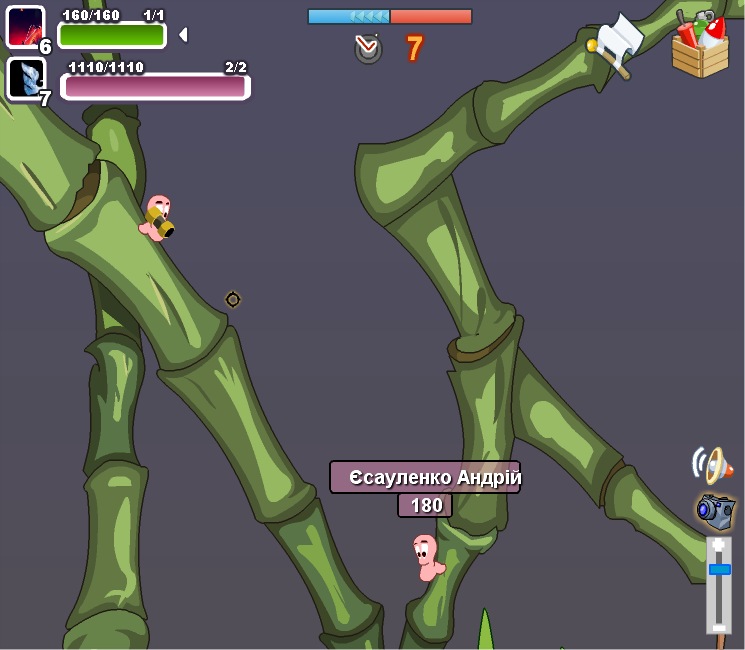
Task: Open the weapons crate inventory
Action: pos(700,46)
